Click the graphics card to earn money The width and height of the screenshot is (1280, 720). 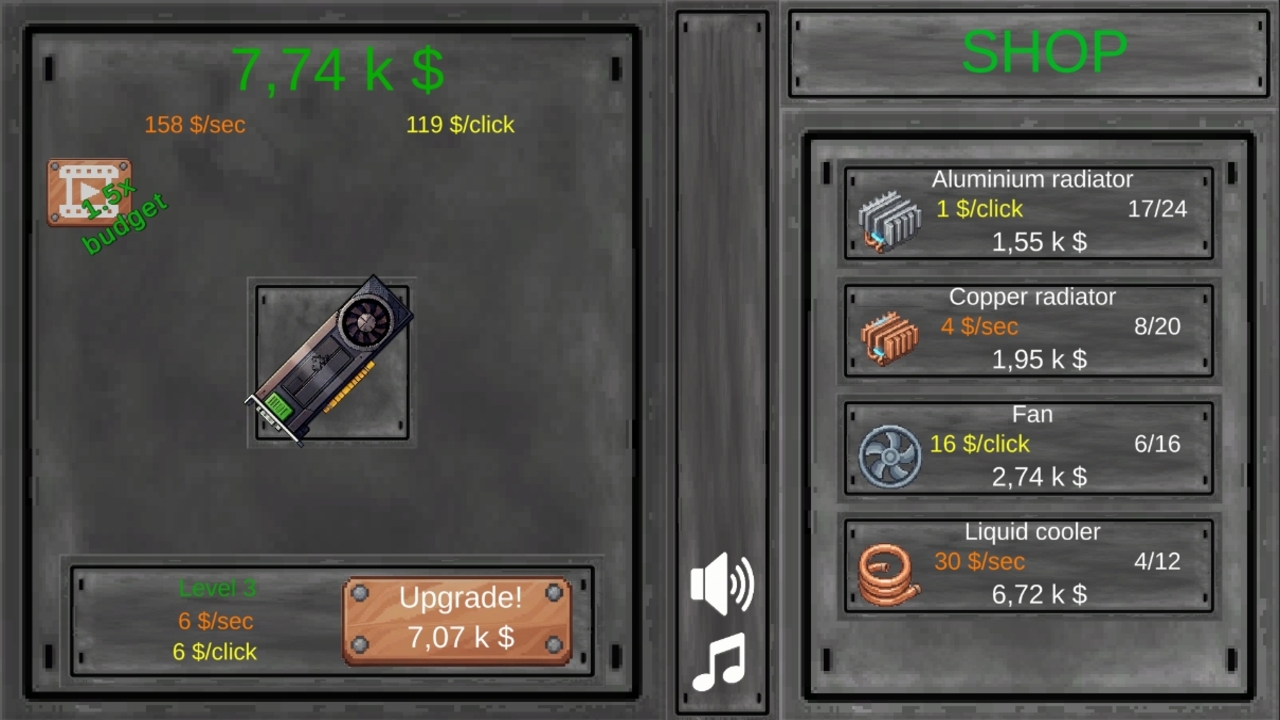point(332,360)
